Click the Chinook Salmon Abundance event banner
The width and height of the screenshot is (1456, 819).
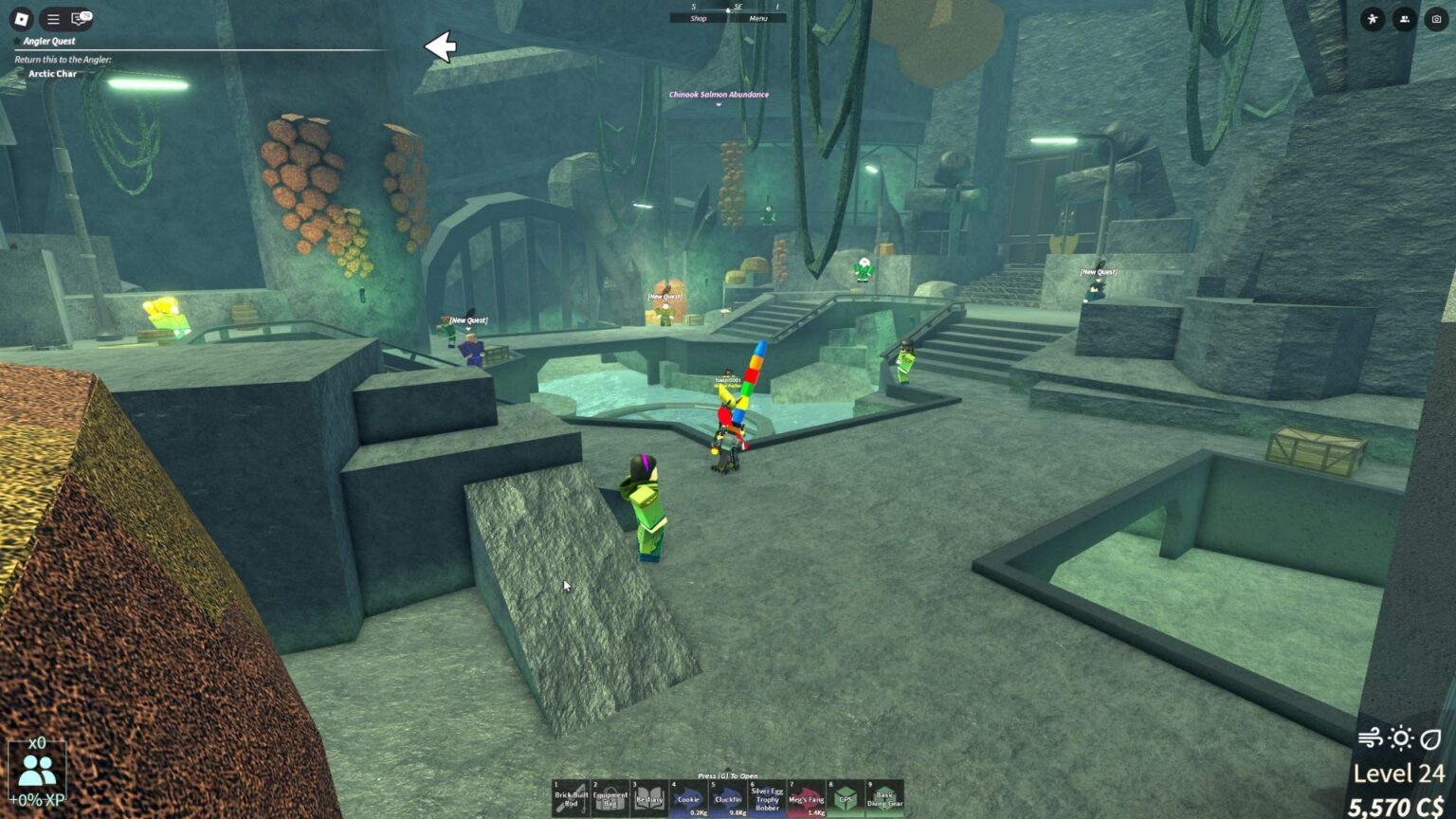[x=719, y=94]
